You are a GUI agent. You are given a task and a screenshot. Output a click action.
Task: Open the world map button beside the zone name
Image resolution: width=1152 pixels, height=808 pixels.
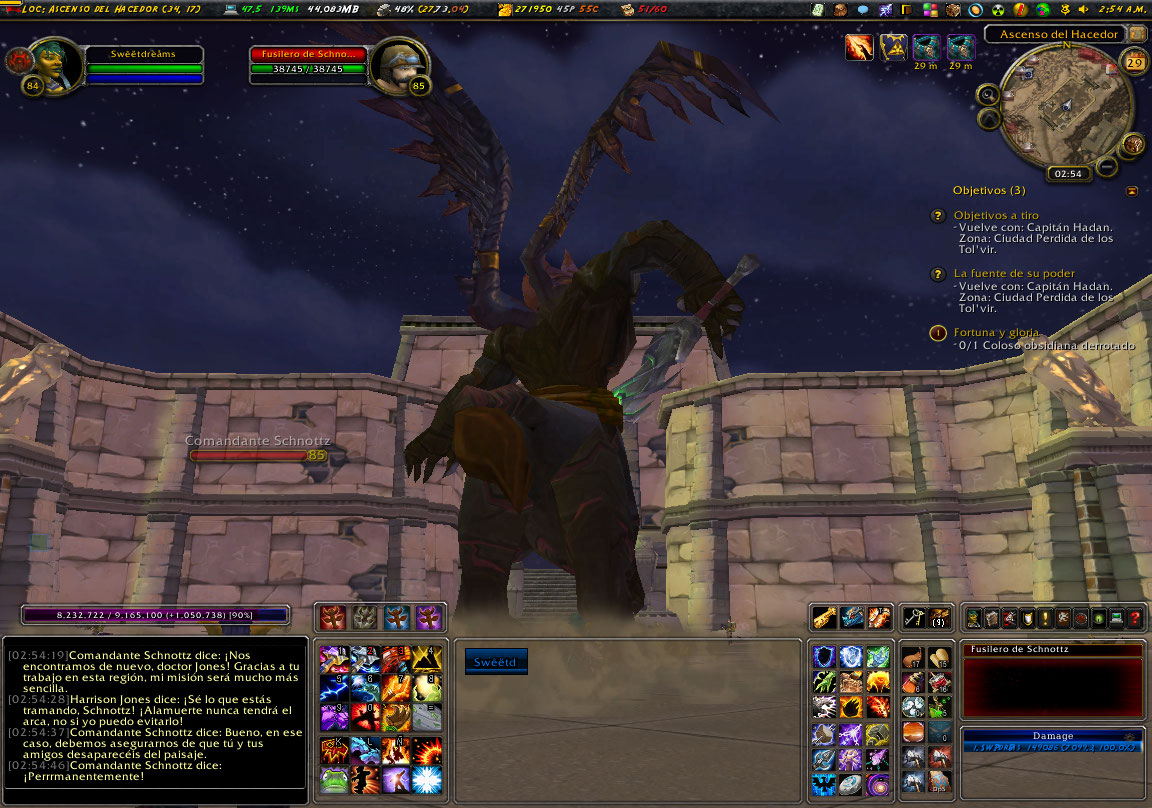(1137, 34)
